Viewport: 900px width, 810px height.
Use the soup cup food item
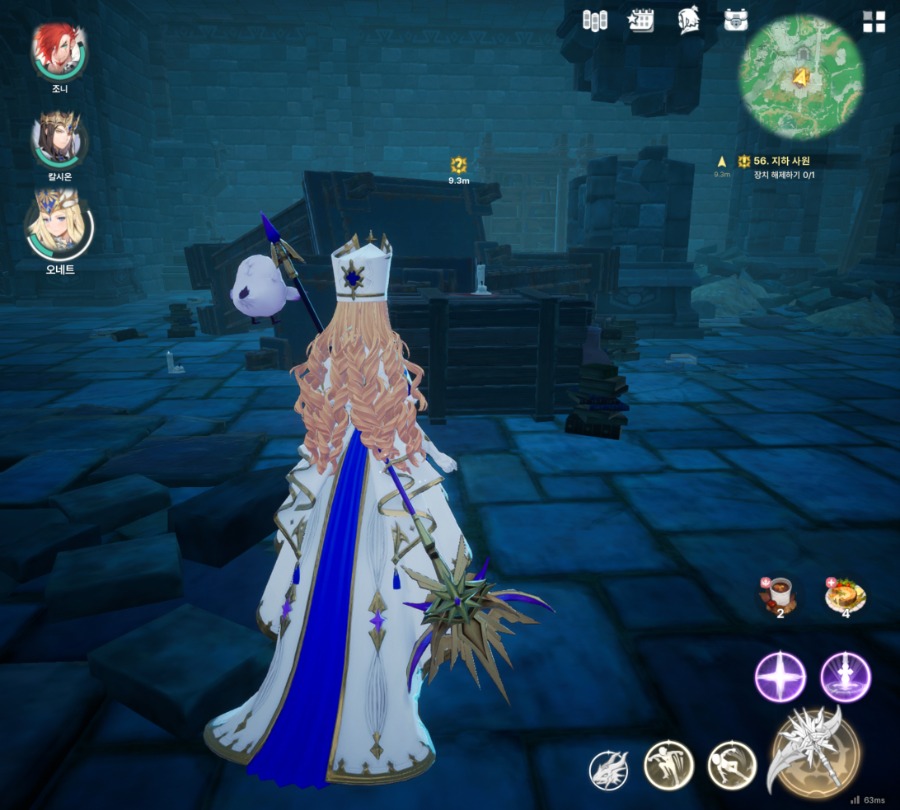[780, 594]
